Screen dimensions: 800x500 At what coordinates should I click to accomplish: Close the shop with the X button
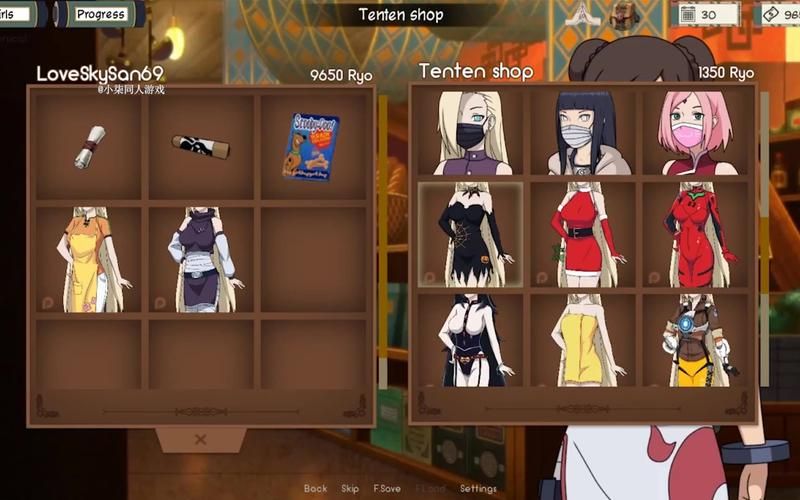coord(200,439)
